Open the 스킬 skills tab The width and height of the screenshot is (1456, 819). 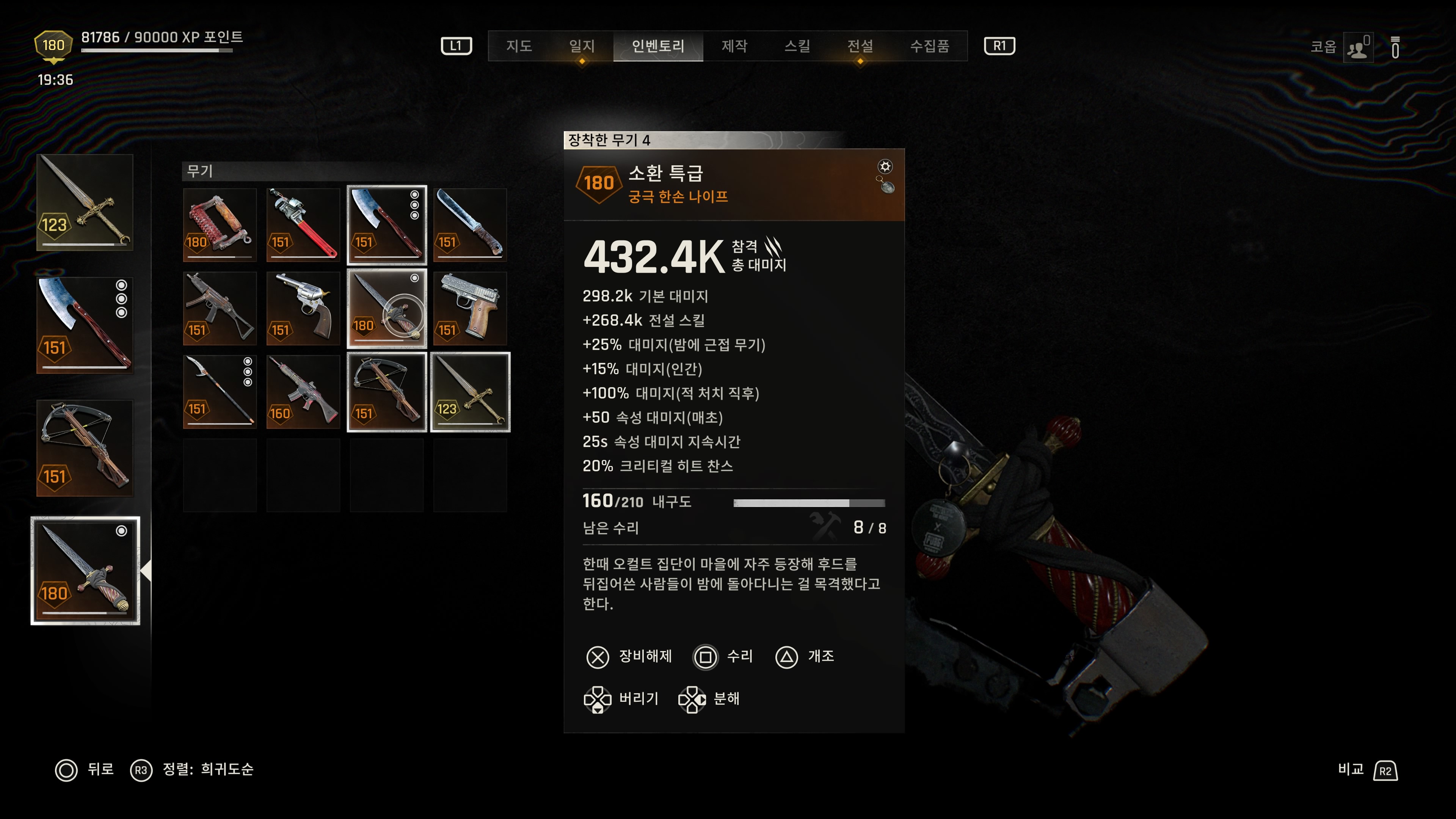point(797,46)
